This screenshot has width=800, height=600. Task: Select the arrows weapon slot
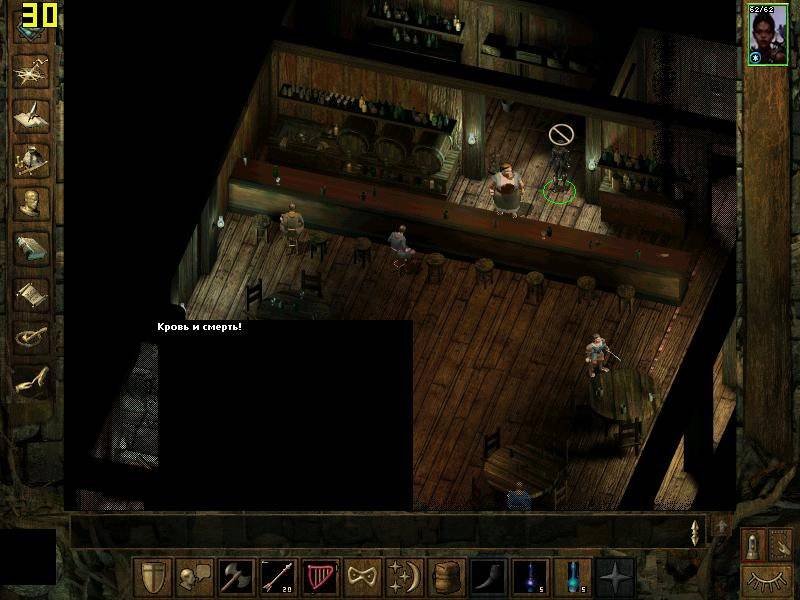[278, 577]
